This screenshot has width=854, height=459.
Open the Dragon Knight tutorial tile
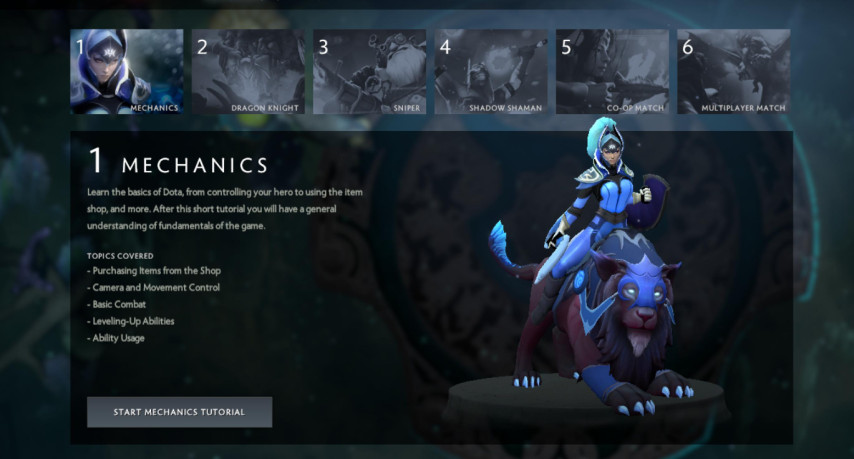248,71
